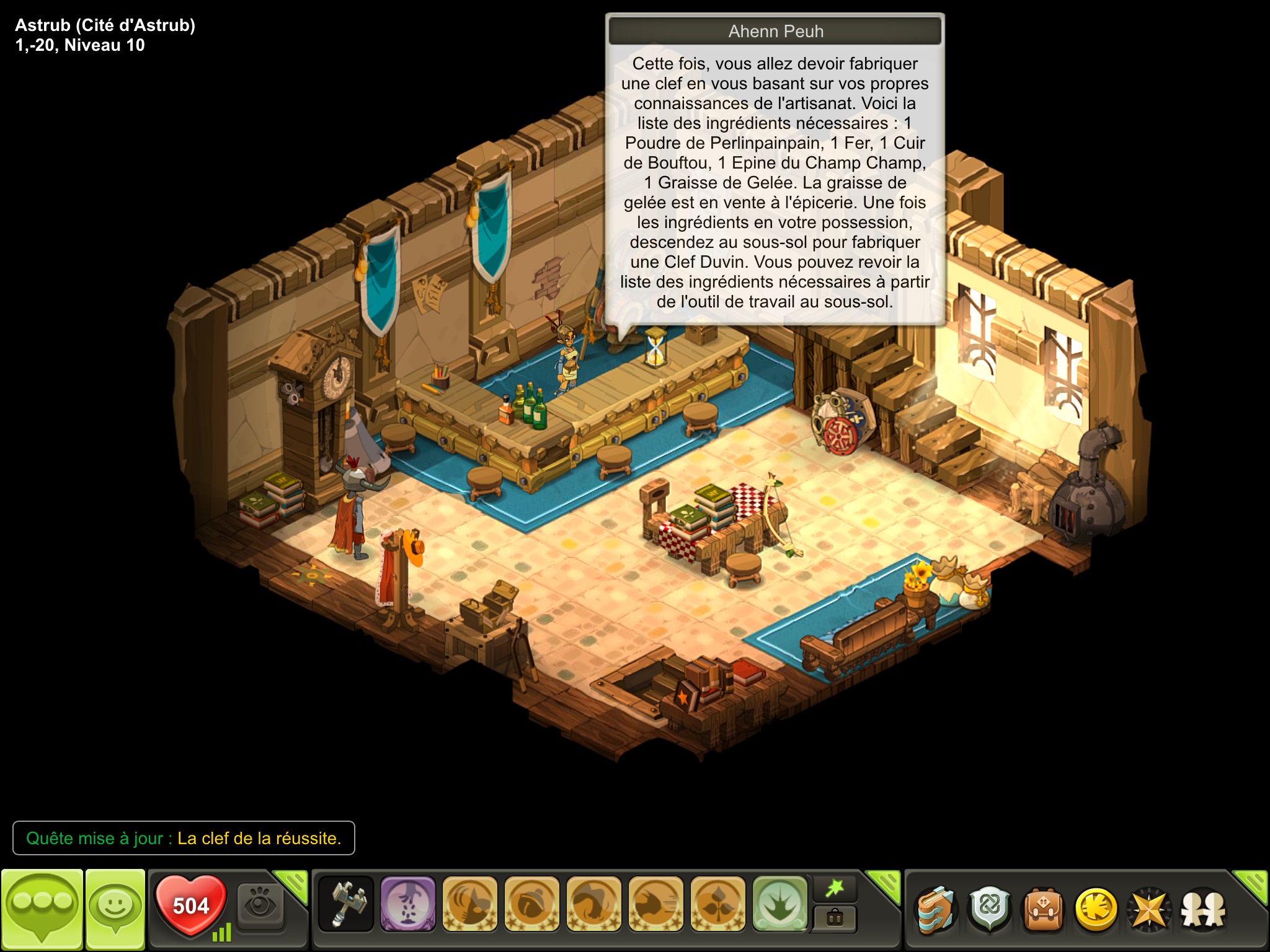Open the quest update notification
This screenshot has height=952, width=1270.
pyautogui.click(x=184, y=838)
